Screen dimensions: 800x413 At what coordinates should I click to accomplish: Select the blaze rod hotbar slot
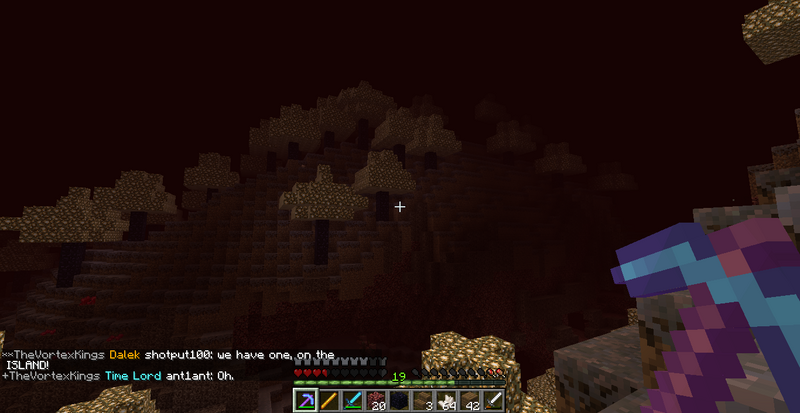(x=328, y=400)
